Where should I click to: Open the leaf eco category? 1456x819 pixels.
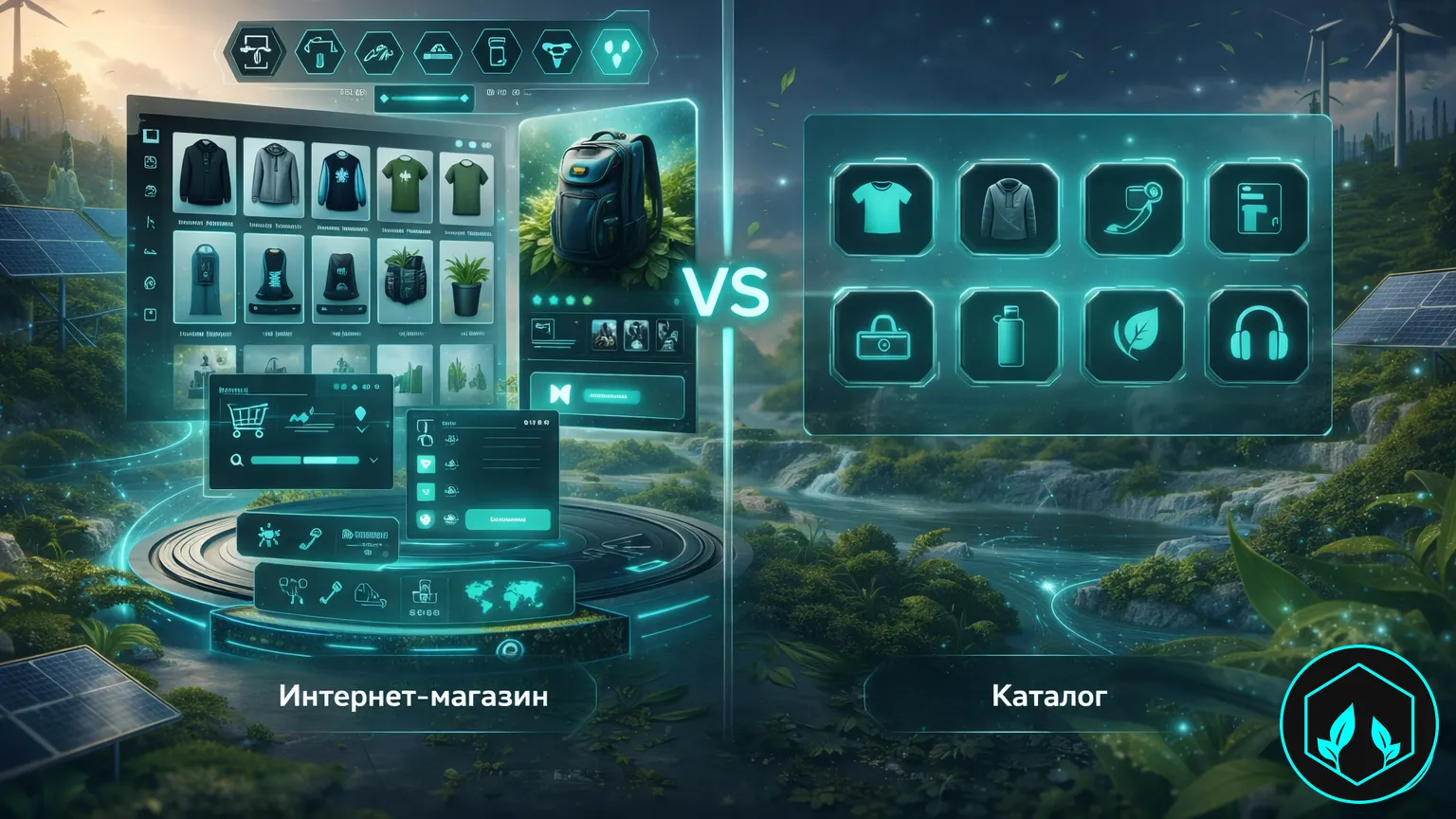pos(1134,337)
